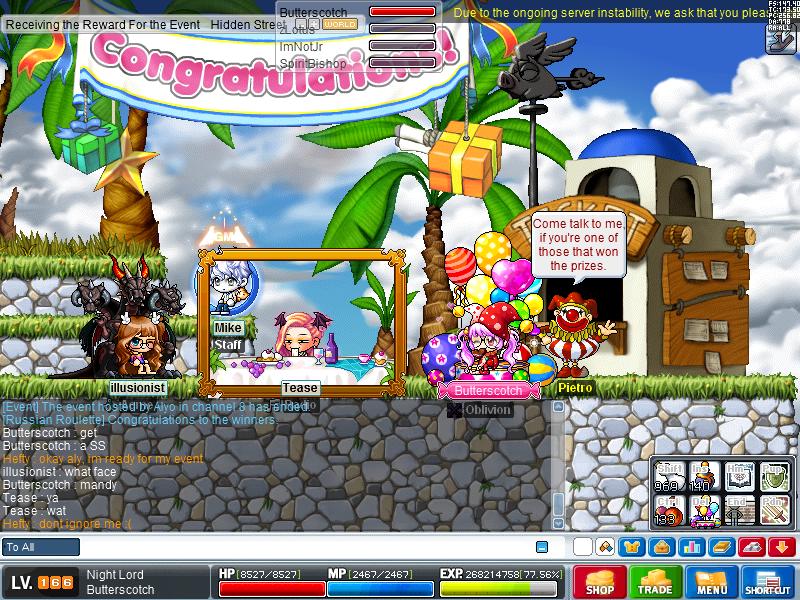Click the red down-arrow button

(783, 547)
